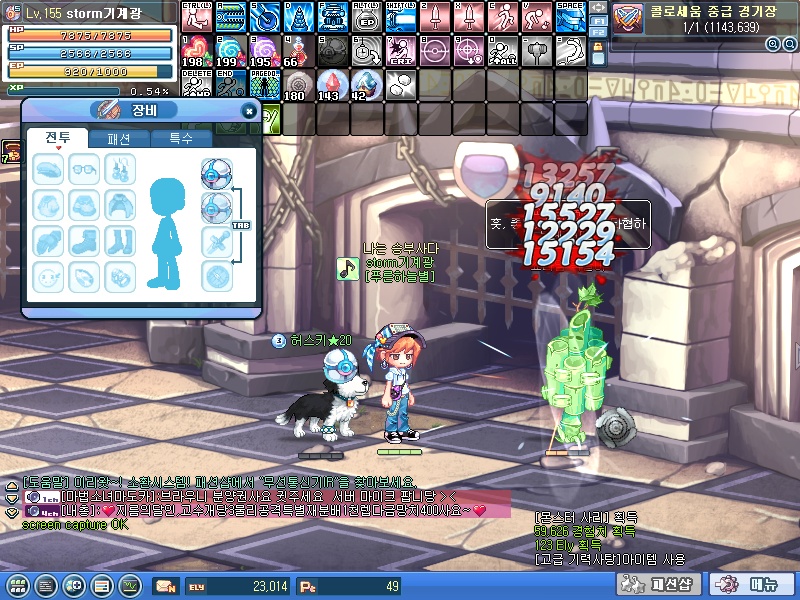Viewport: 800px width, 600px height.
Task: Use the heart candy item with 198 count
Action: (x=194, y=51)
